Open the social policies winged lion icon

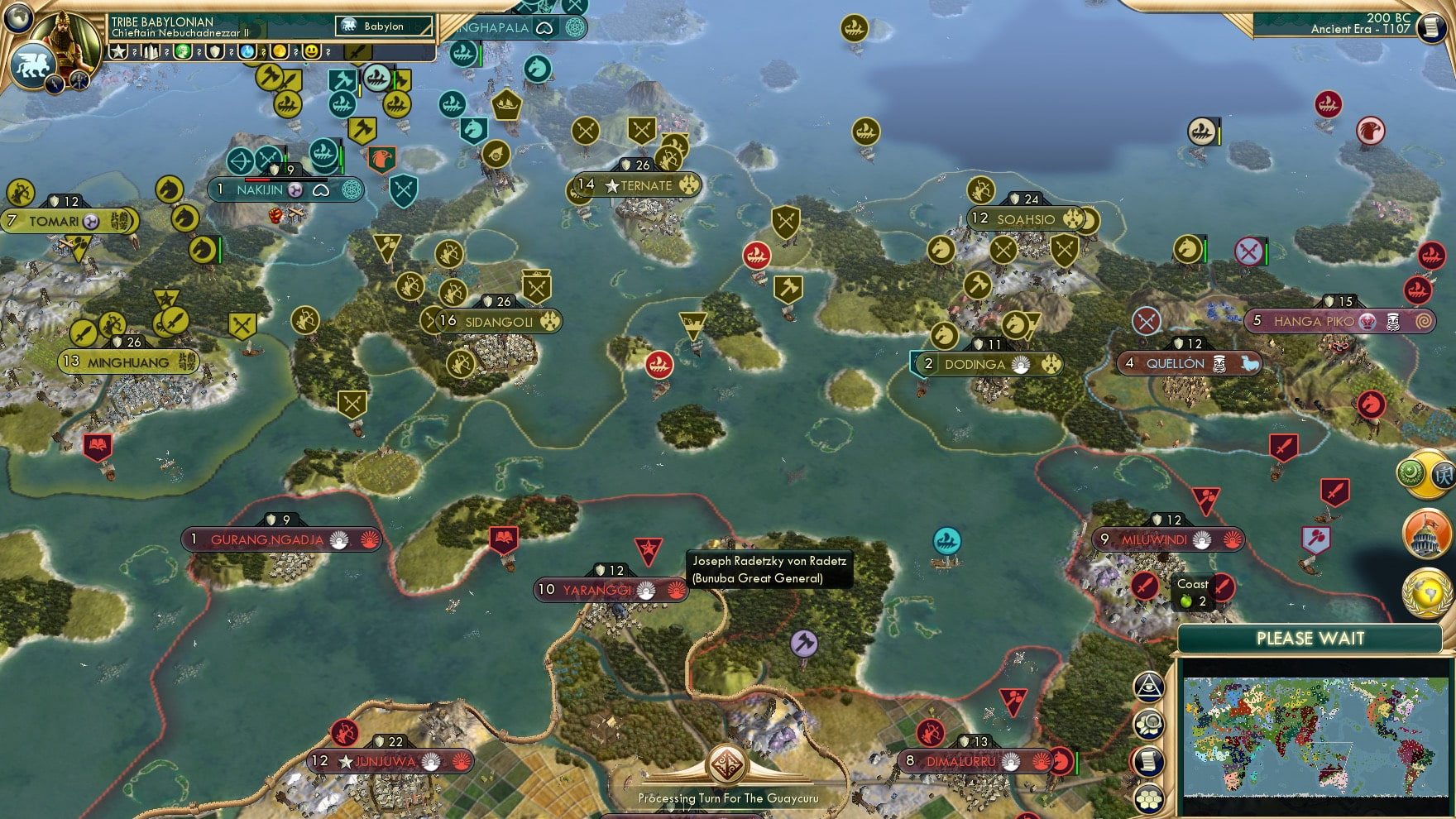coord(33,66)
